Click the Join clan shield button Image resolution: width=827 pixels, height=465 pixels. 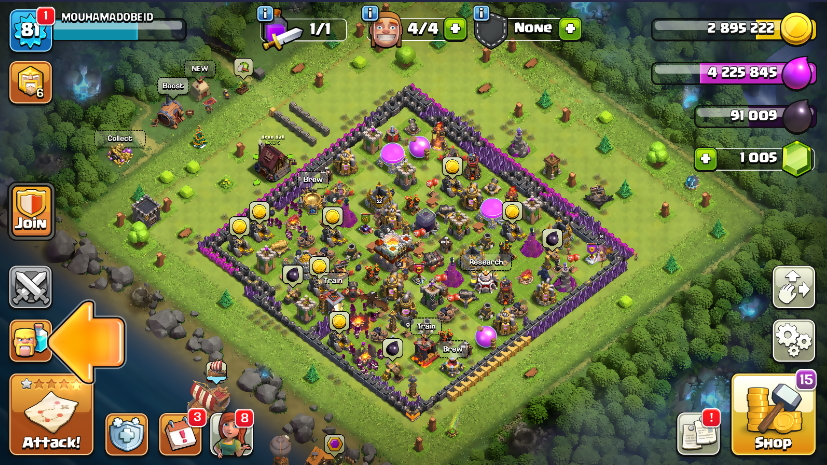(x=31, y=211)
